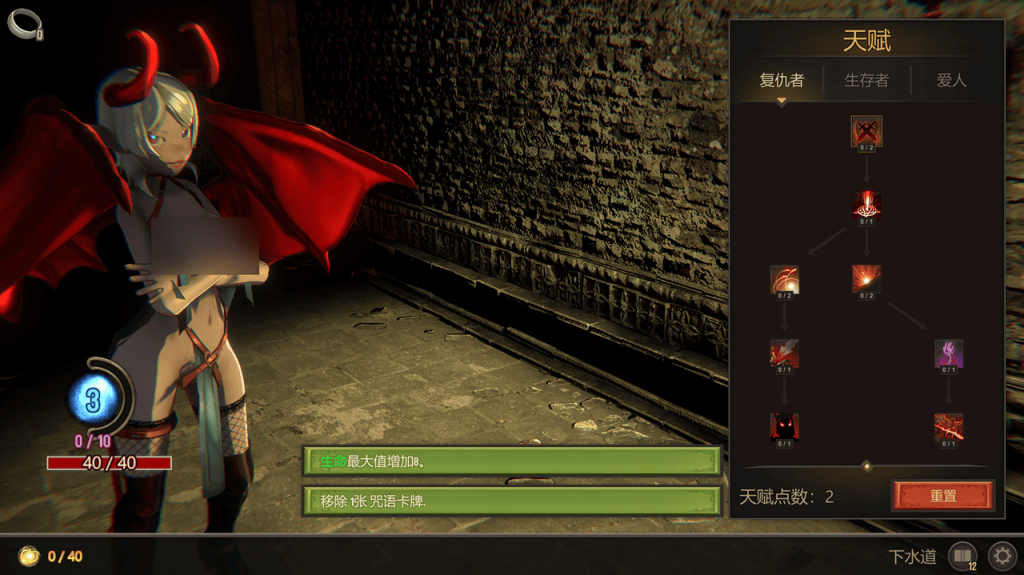The width and height of the screenshot is (1024, 575).
Task: Choose the crossed swords talent at the top
Action: click(x=866, y=131)
